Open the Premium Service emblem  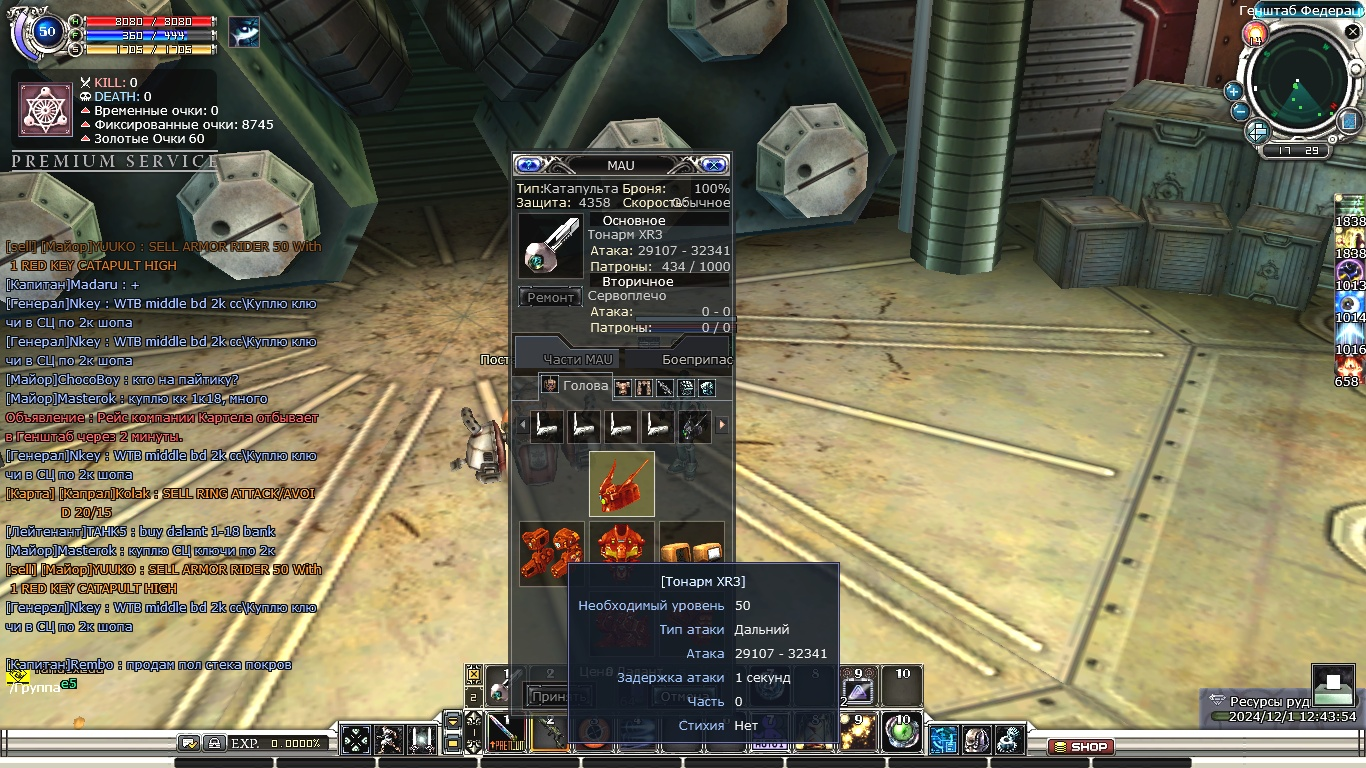click(46, 110)
